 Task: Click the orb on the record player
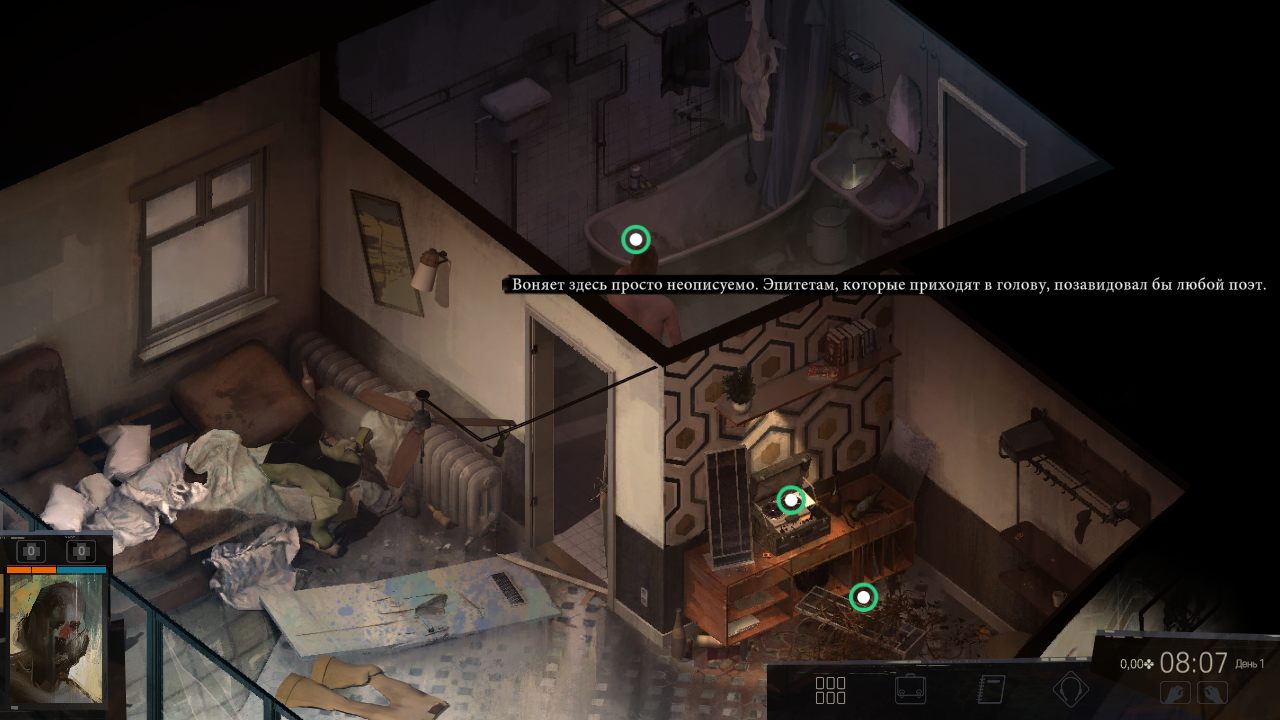click(x=791, y=499)
